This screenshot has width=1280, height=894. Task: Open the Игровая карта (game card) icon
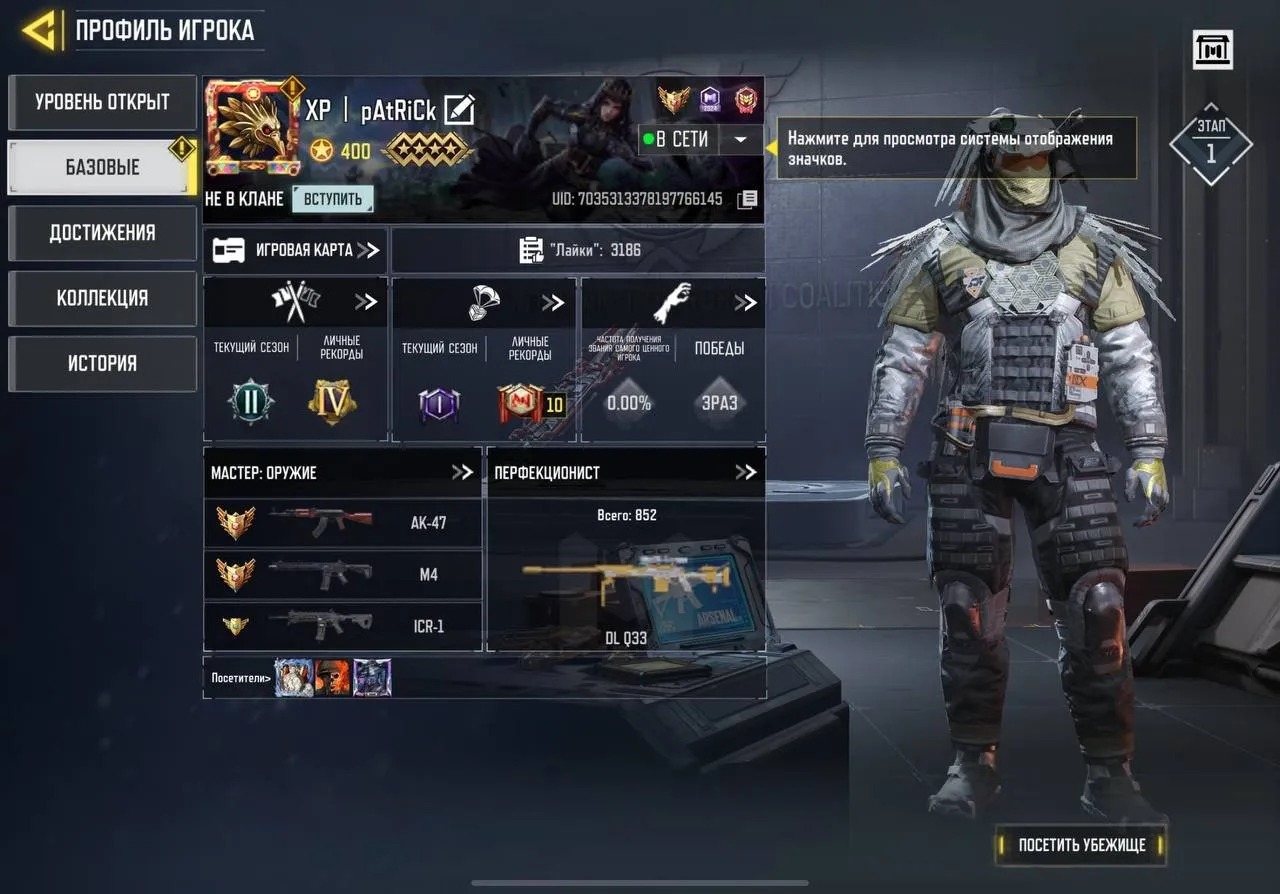[231, 249]
